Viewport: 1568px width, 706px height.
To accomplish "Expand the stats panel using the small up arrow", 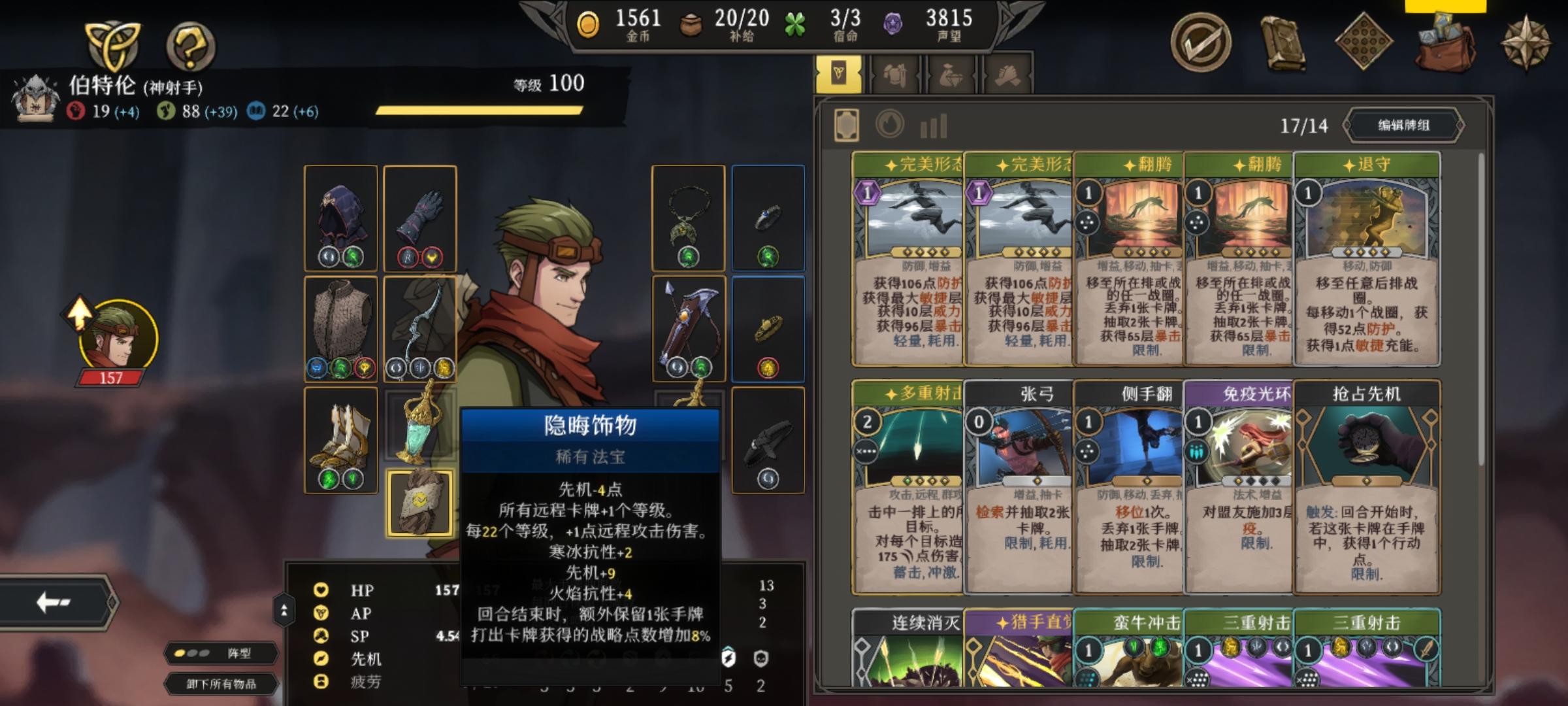I will [x=284, y=609].
